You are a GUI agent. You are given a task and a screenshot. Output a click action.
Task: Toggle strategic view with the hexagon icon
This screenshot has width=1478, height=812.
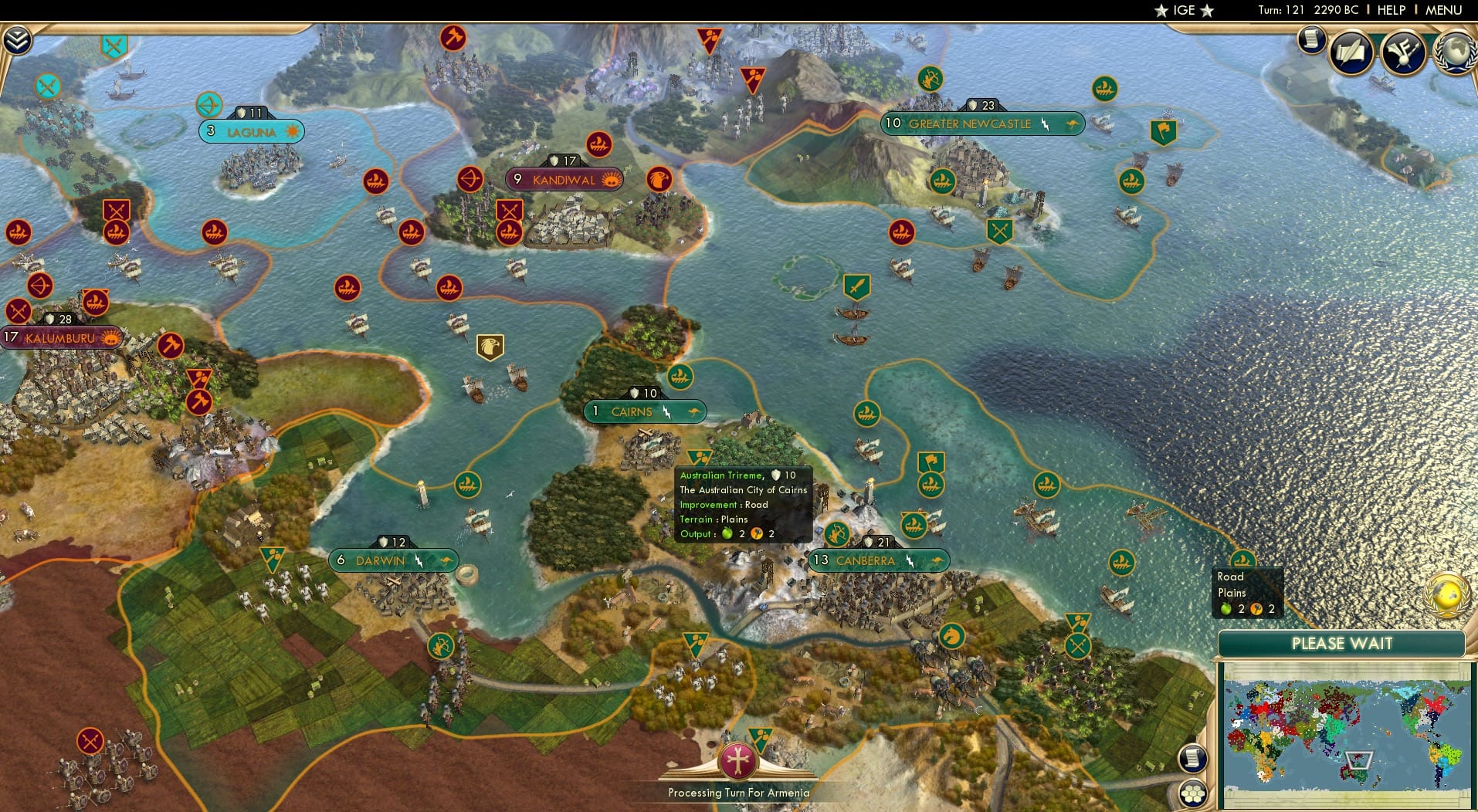[x=1194, y=791]
